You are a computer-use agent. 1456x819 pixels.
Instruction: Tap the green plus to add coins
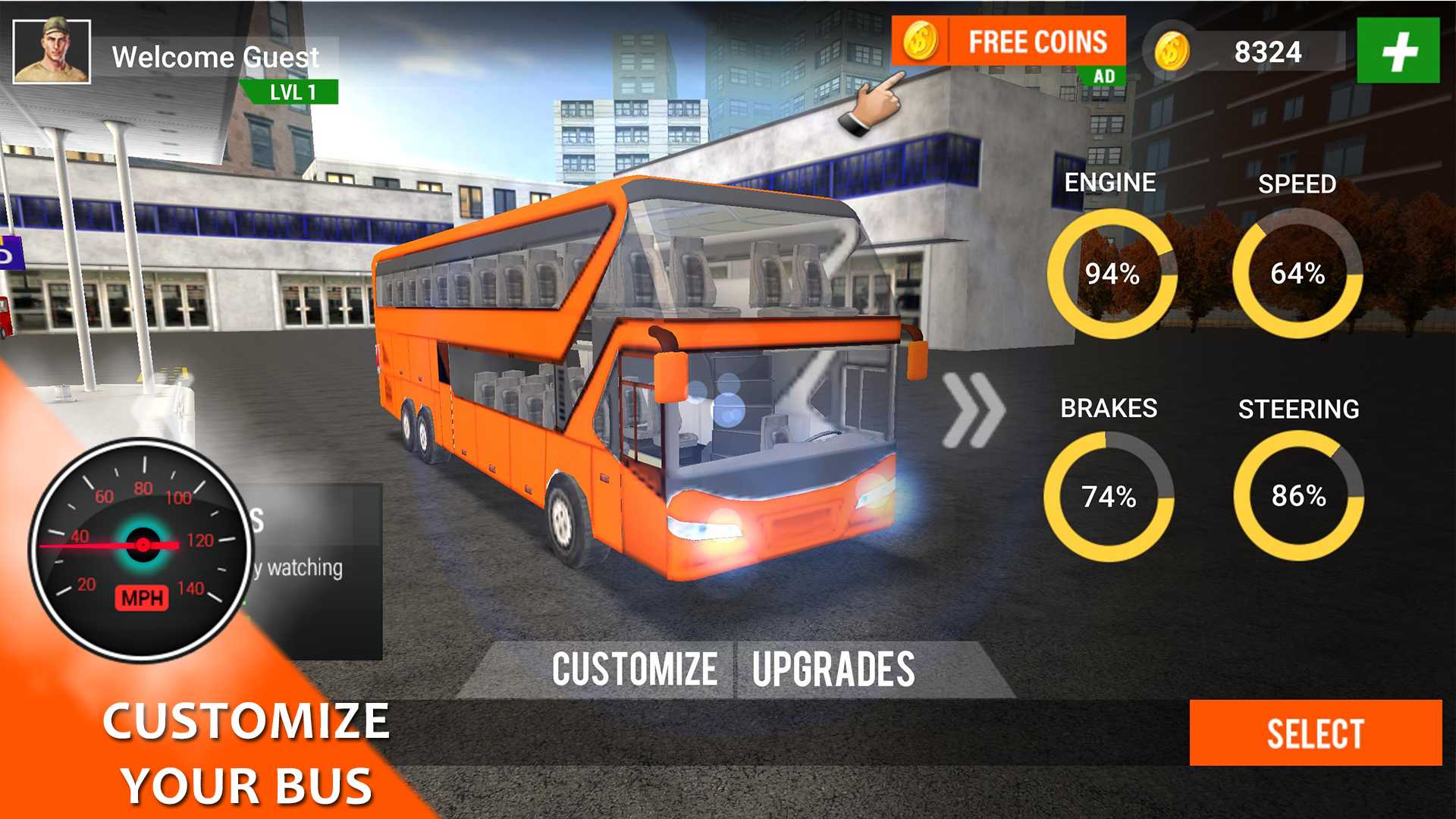pos(1398,51)
